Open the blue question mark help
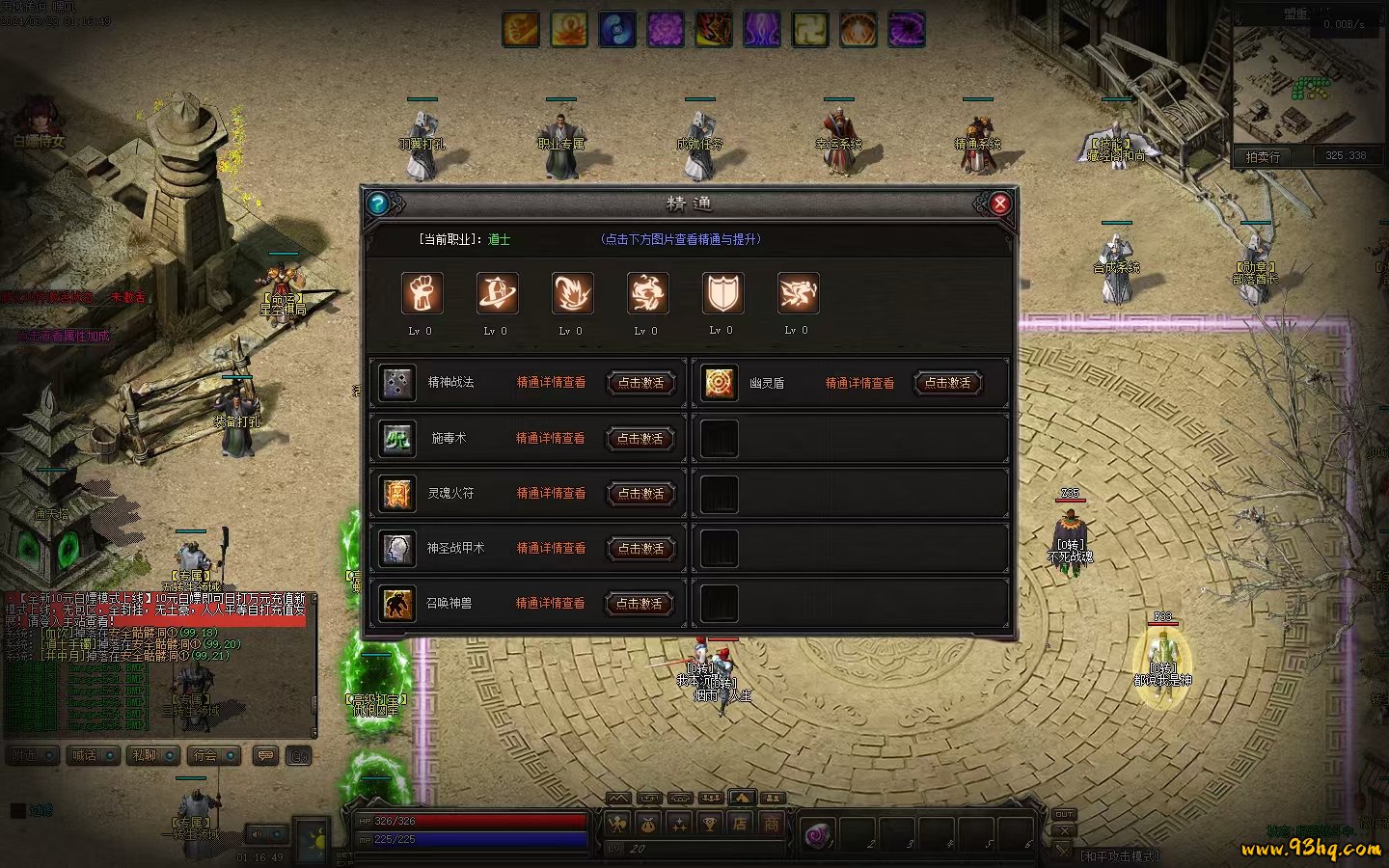Screen dimensions: 1389x868 point(377,203)
